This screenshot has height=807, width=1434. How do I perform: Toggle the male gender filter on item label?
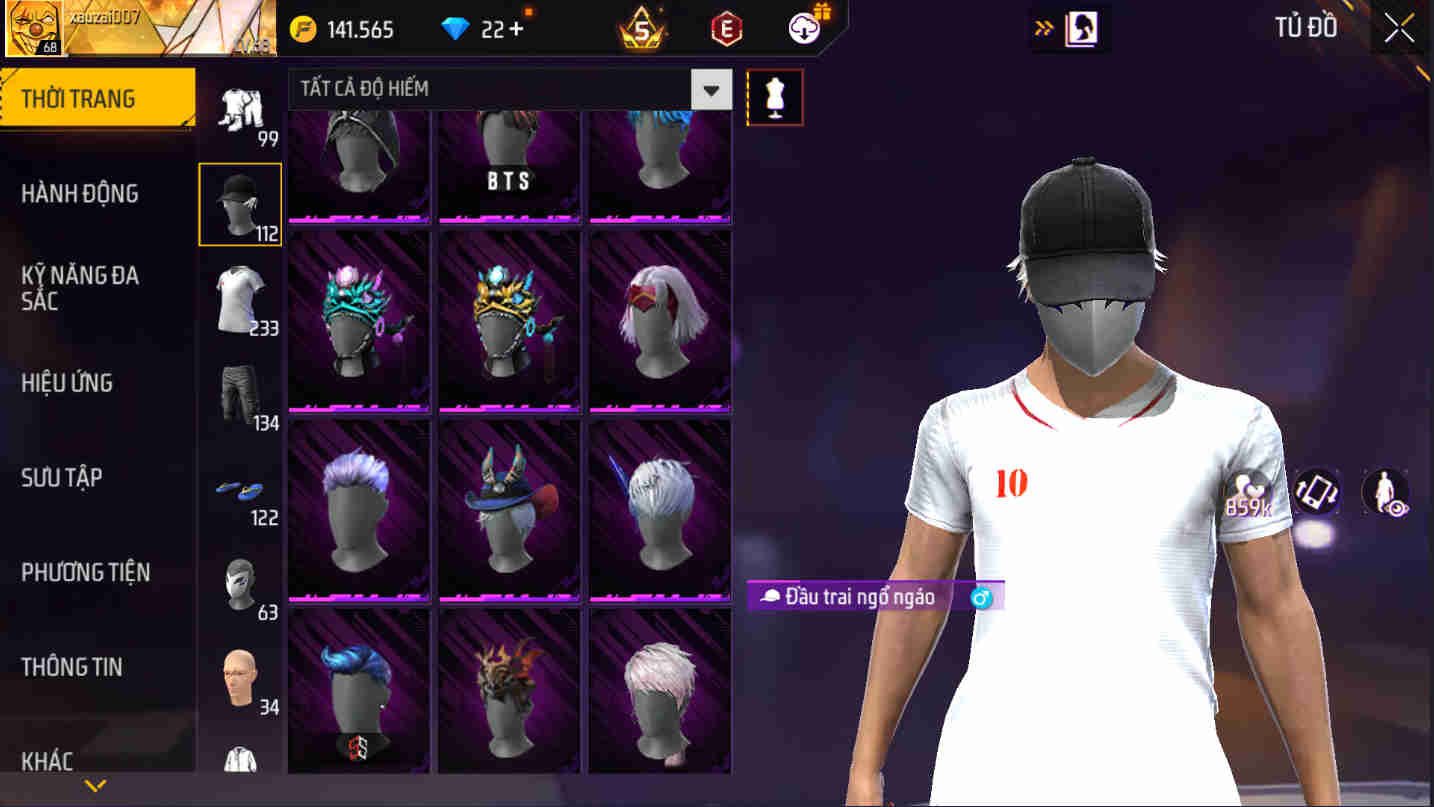(980, 596)
